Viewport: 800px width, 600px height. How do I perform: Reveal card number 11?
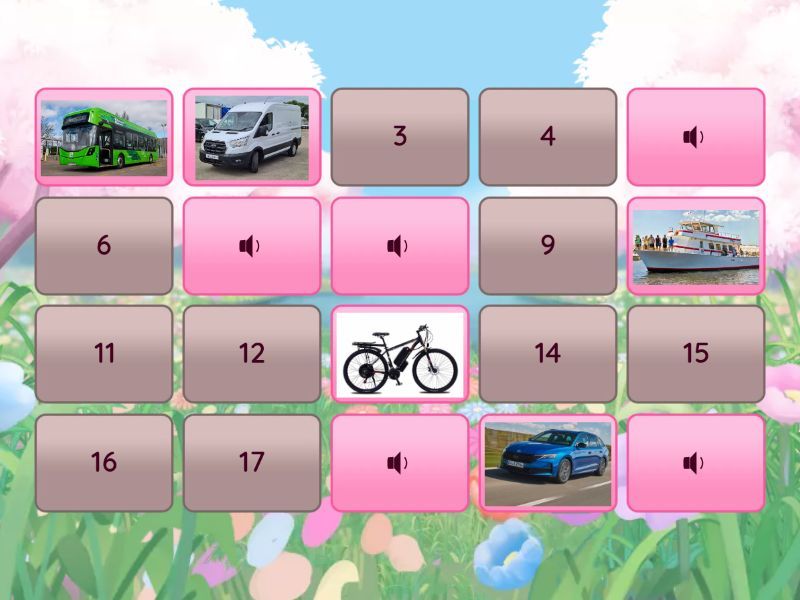[104, 354]
